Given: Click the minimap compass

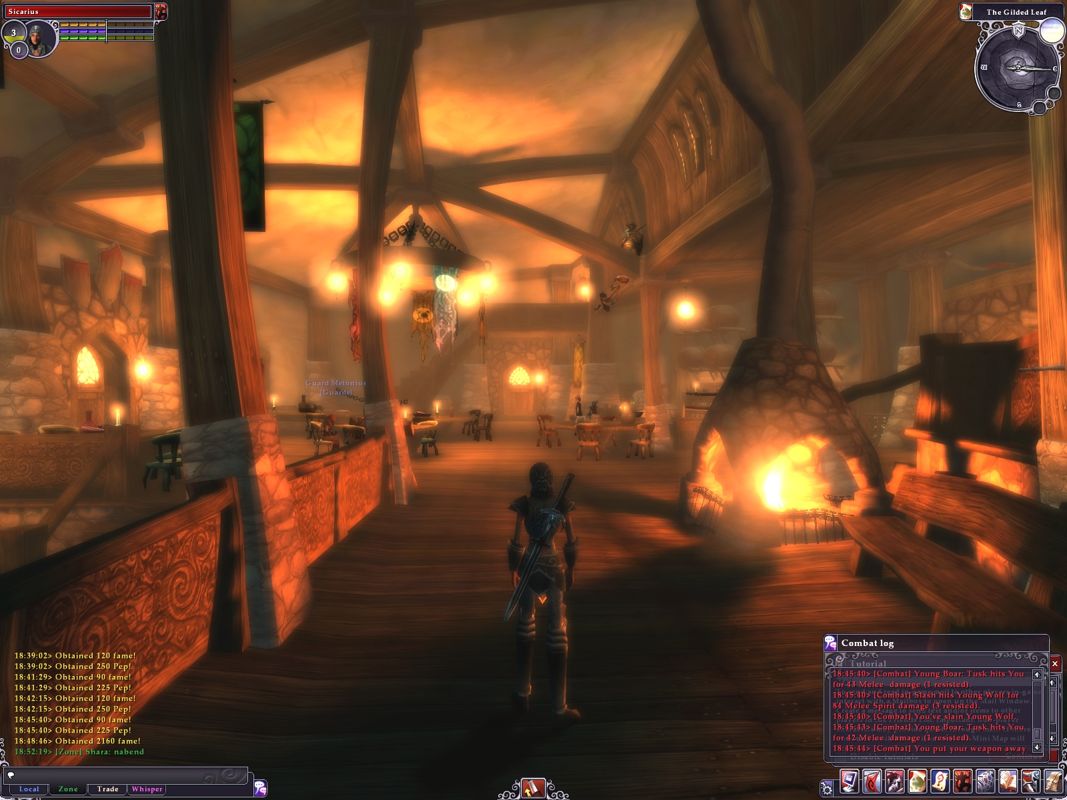Looking at the screenshot, I should coord(1016,66).
